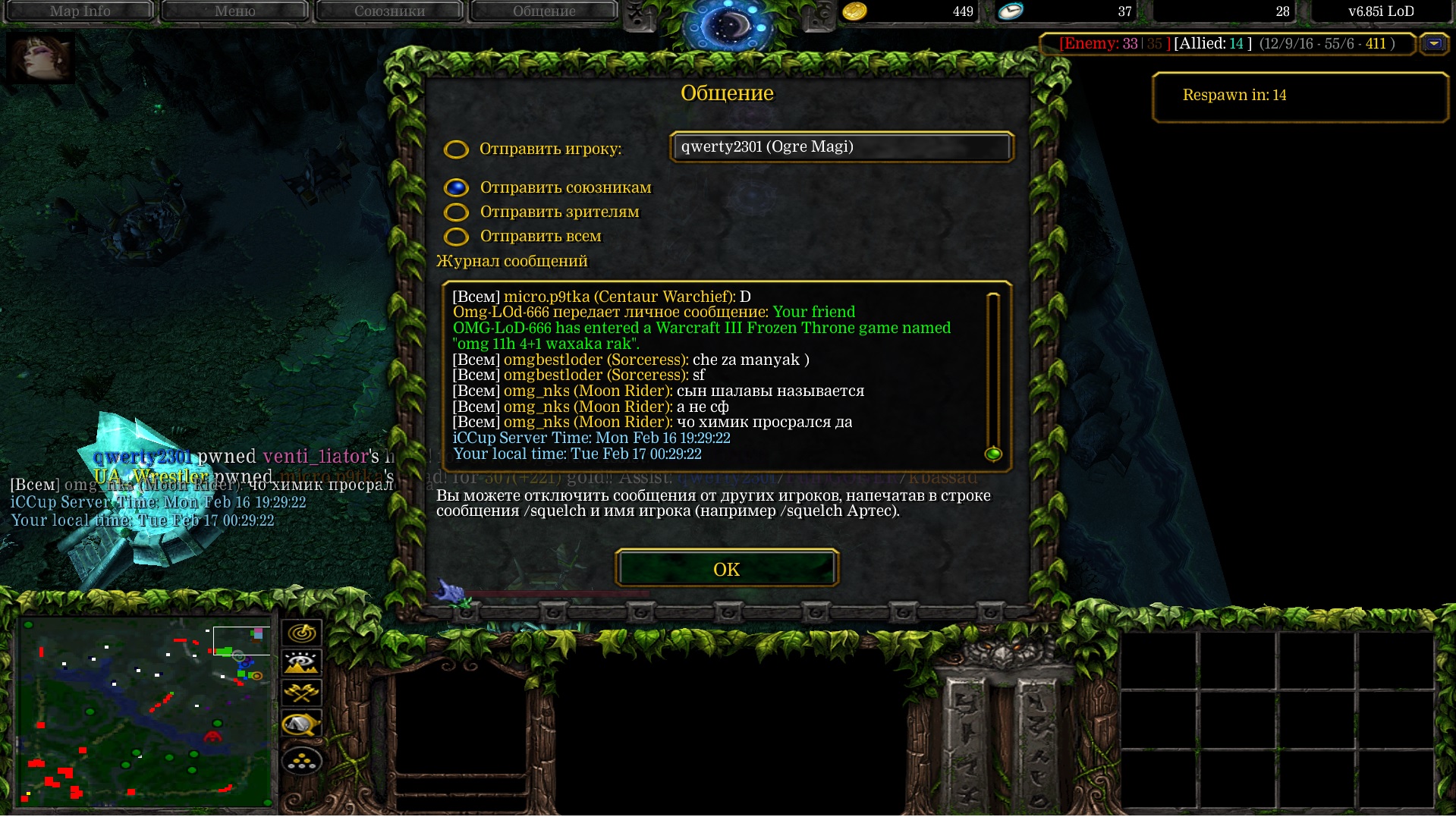Image resolution: width=1456 pixels, height=817 pixels.
Task: Select the hero portrait icon
Action: pos(40,58)
